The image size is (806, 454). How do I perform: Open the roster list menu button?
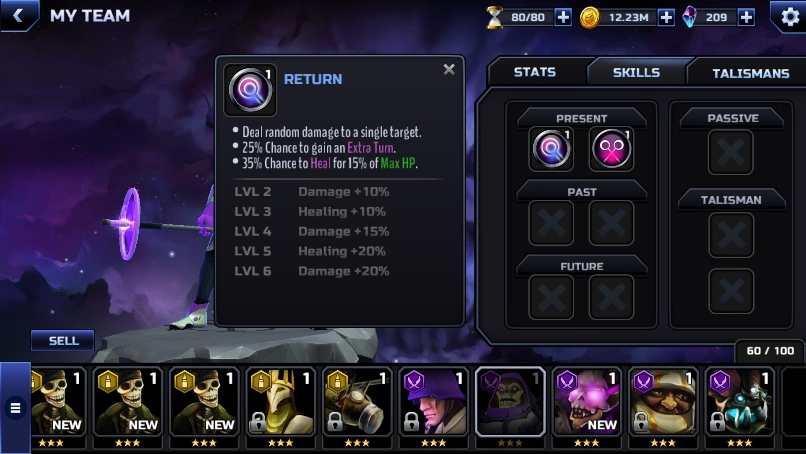(15, 407)
